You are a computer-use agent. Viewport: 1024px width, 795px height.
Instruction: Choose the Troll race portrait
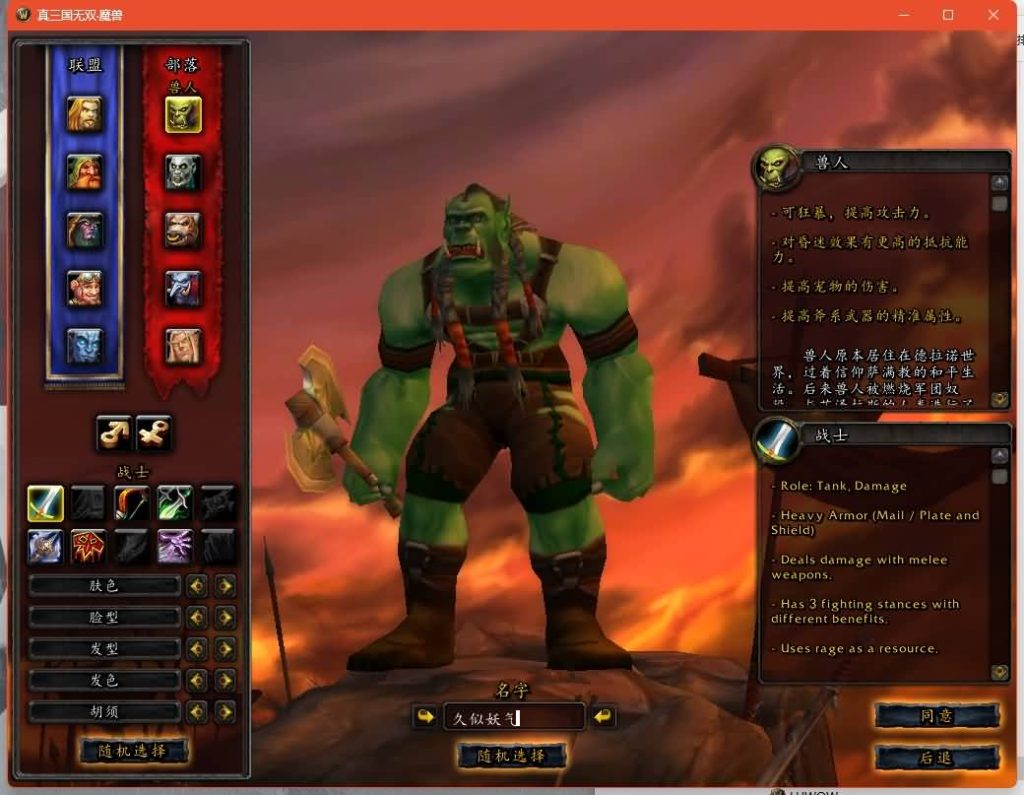[183, 288]
